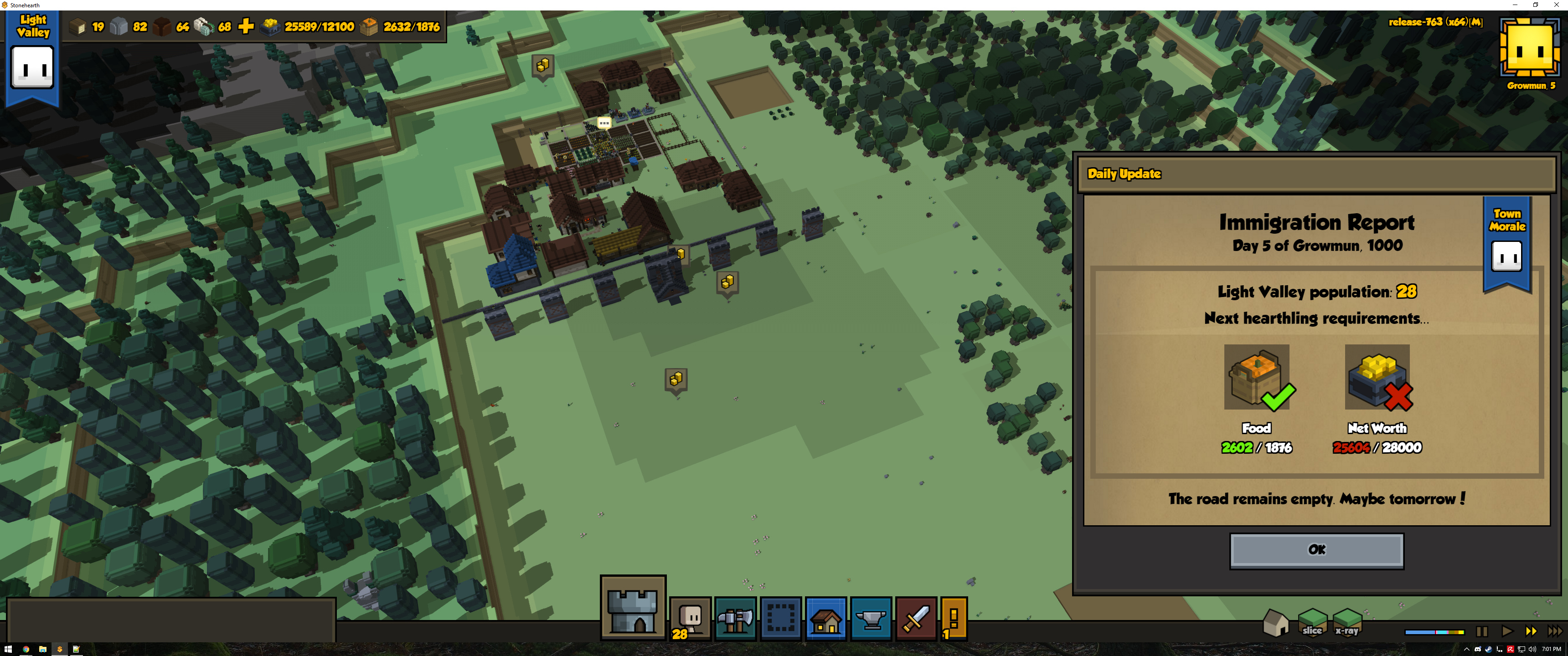Image resolution: width=1568 pixels, height=656 pixels.
Task: Open the Growmun calendar sun clock
Action: (1530, 49)
